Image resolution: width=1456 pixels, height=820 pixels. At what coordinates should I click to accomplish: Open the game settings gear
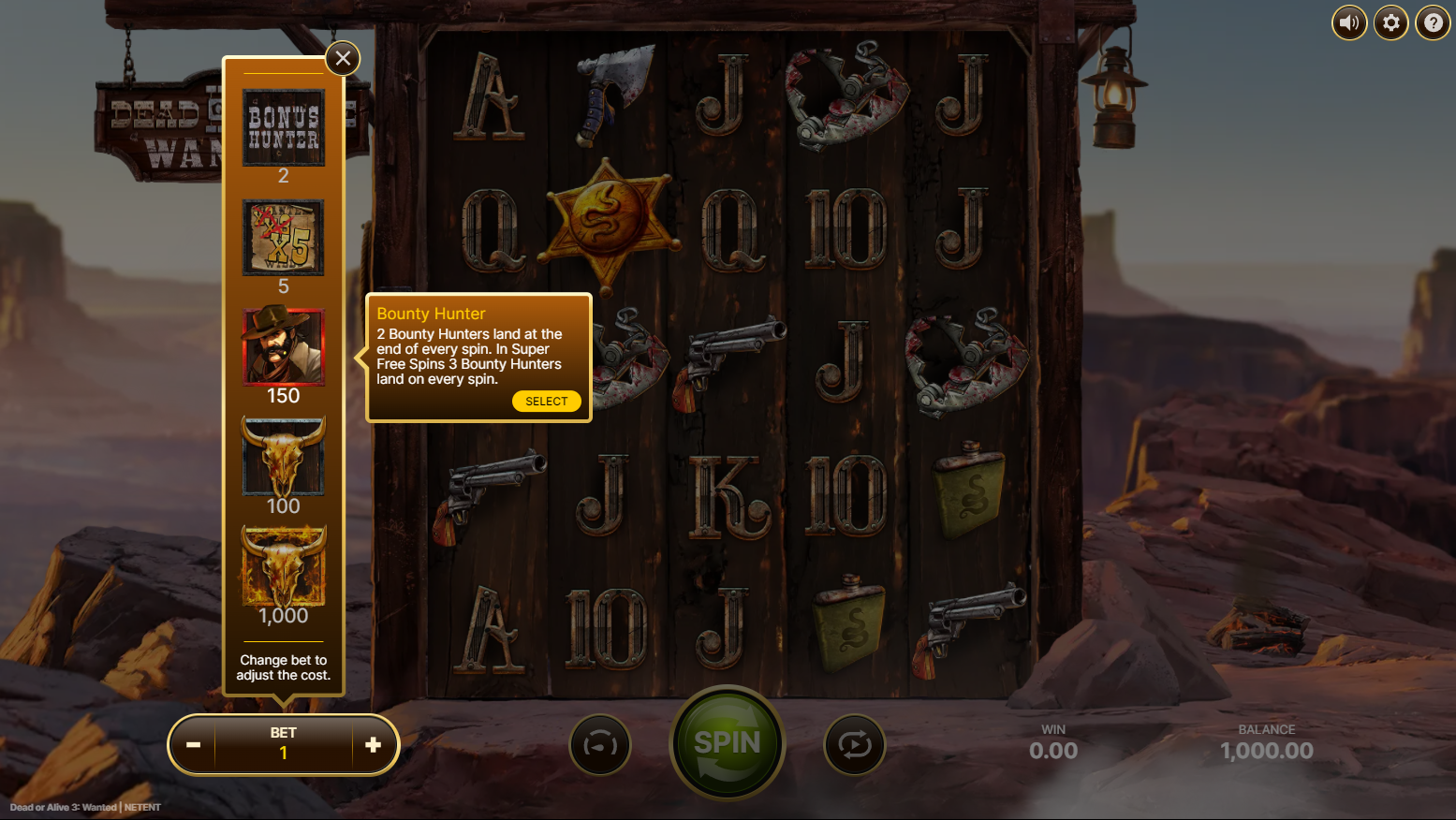(x=1390, y=22)
